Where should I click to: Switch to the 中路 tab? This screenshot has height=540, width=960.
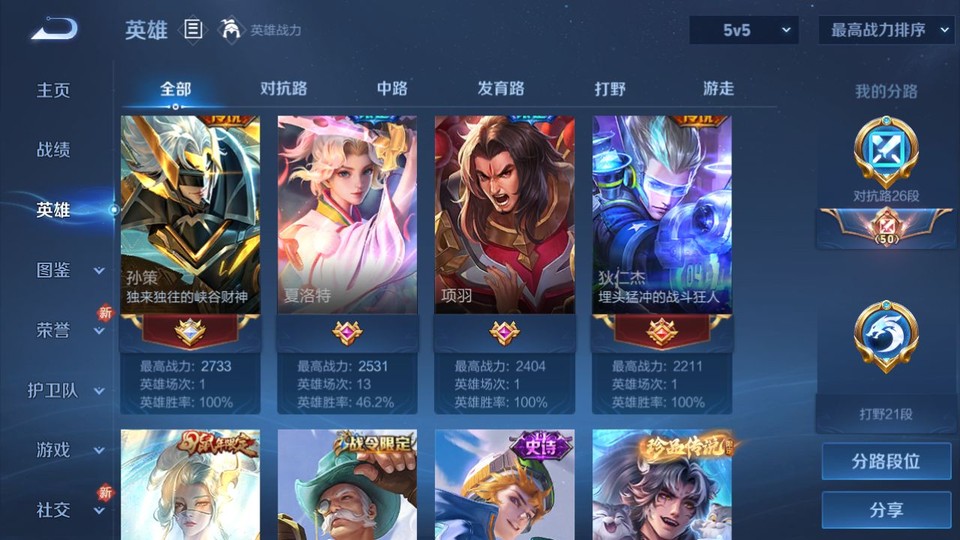[x=392, y=89]
